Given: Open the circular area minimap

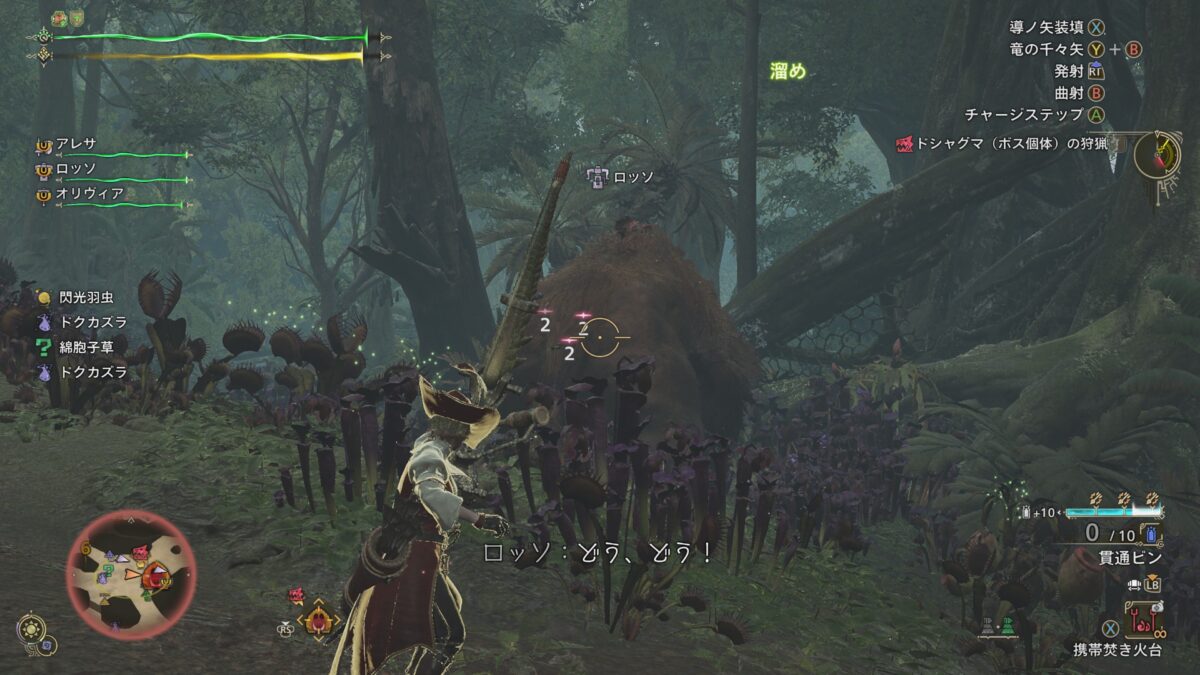Looking at the screenshot, I should [131, 574].
